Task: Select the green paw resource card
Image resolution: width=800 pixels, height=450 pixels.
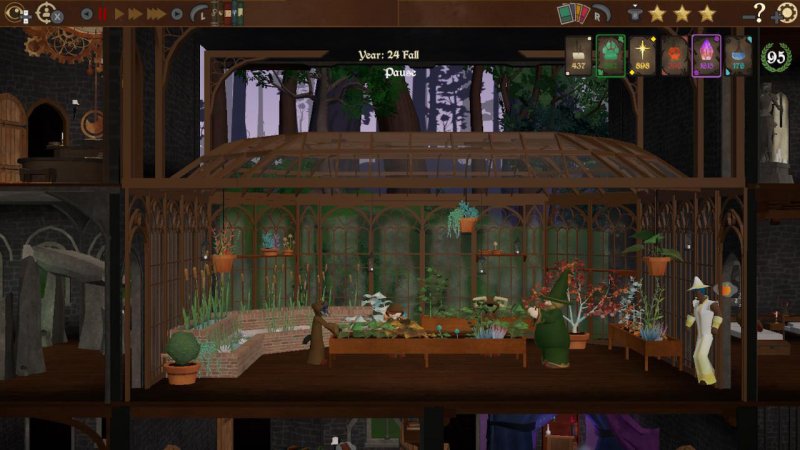Action: (610, 56)
